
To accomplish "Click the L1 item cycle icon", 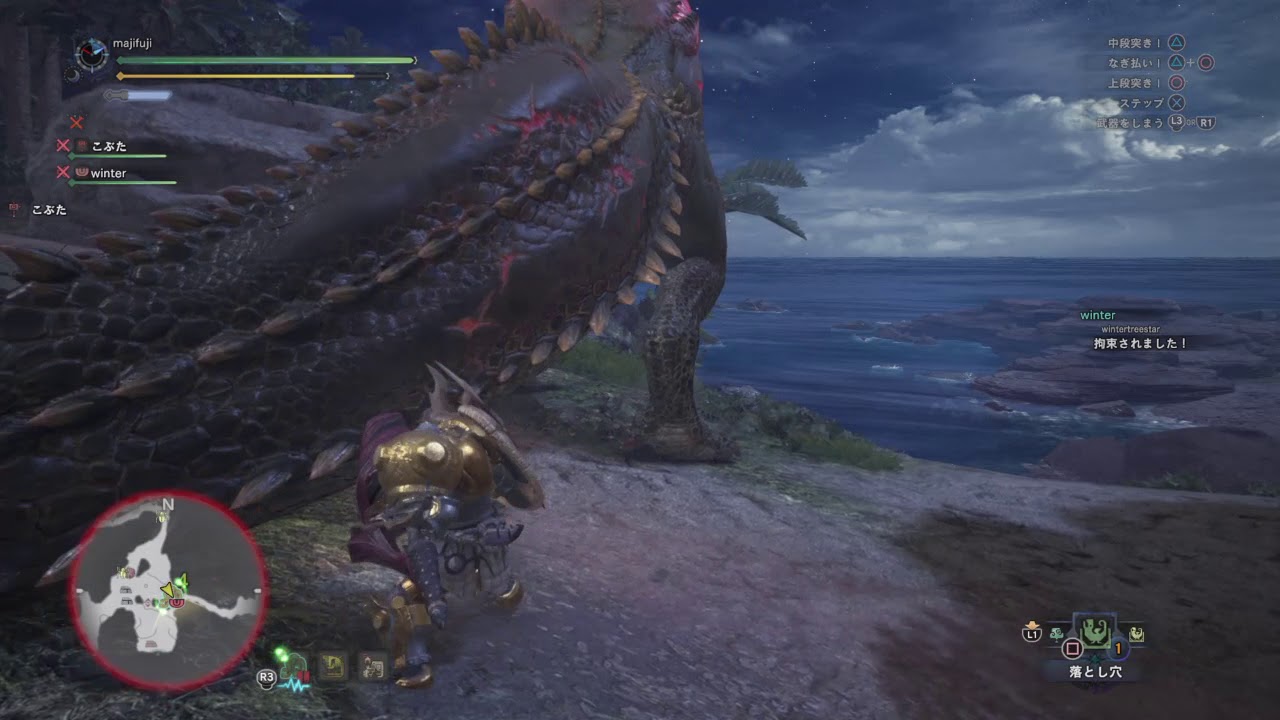I will (1033, 633).
